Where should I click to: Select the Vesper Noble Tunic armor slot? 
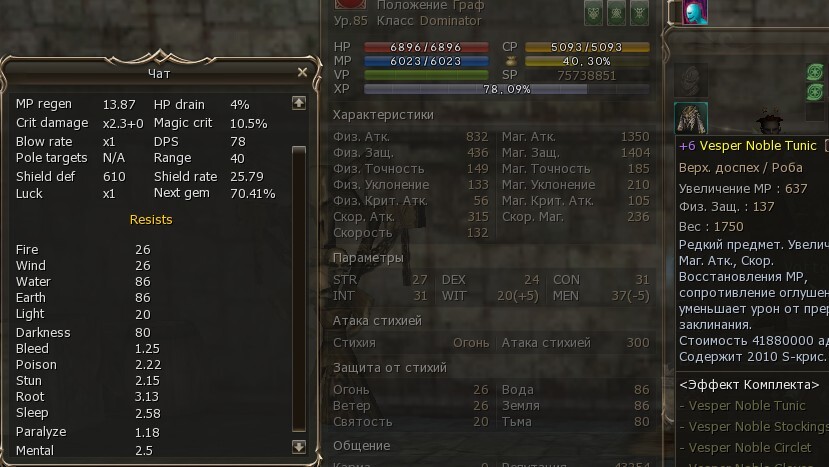pos(690,118)
